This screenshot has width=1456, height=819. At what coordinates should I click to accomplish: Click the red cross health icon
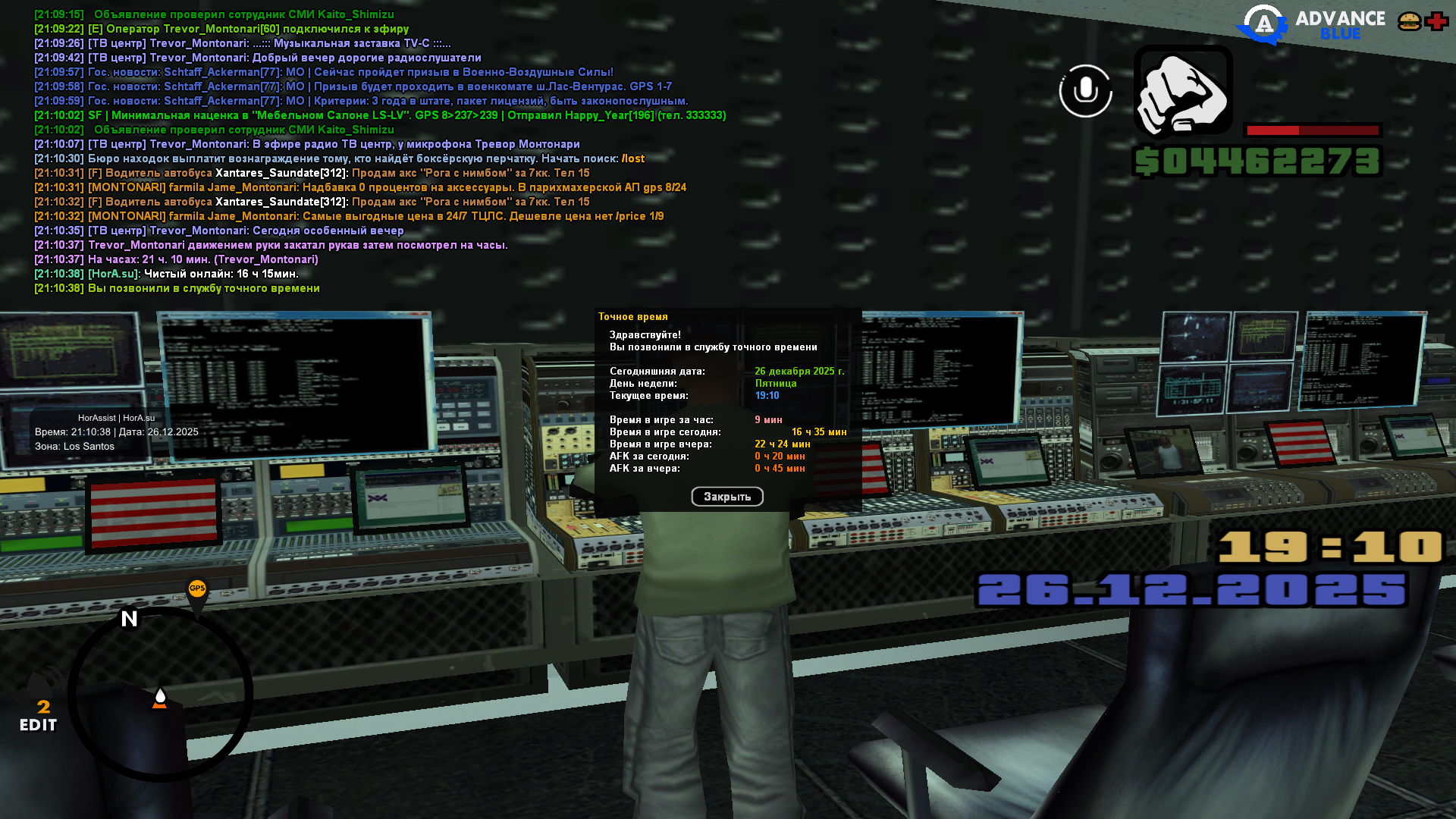pos(1436,21)
